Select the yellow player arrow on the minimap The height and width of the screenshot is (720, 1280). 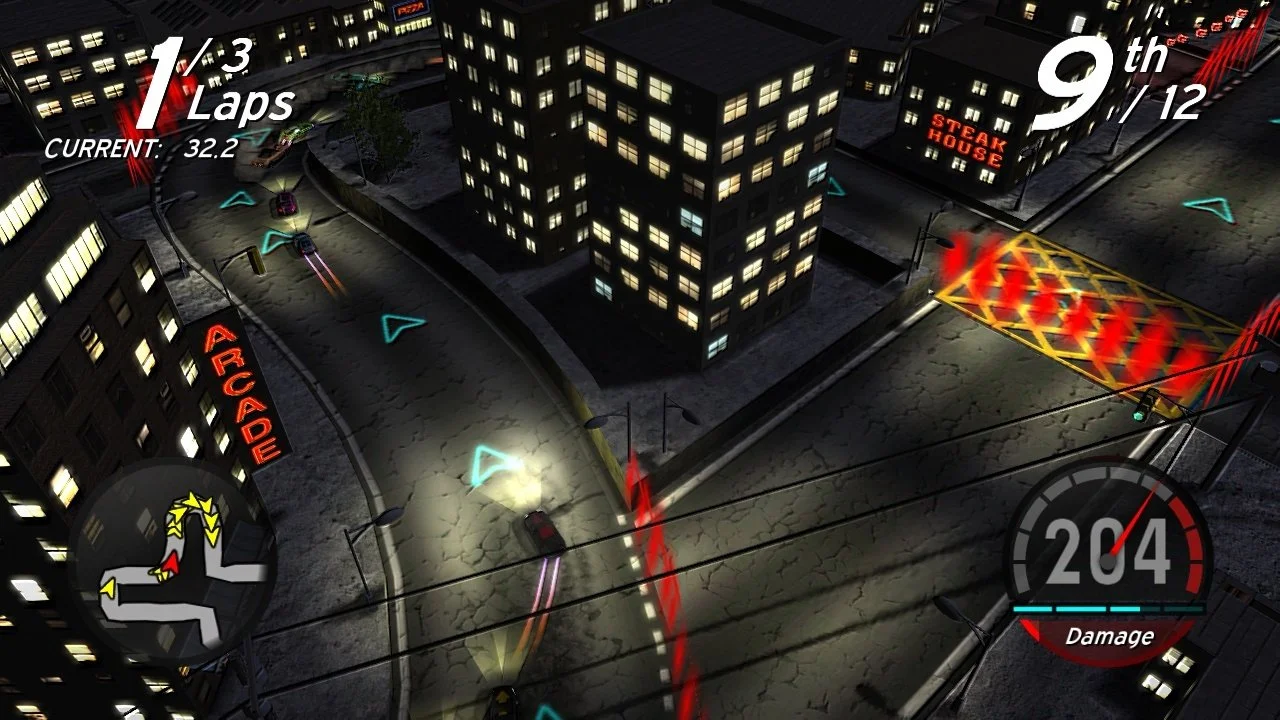108,587
